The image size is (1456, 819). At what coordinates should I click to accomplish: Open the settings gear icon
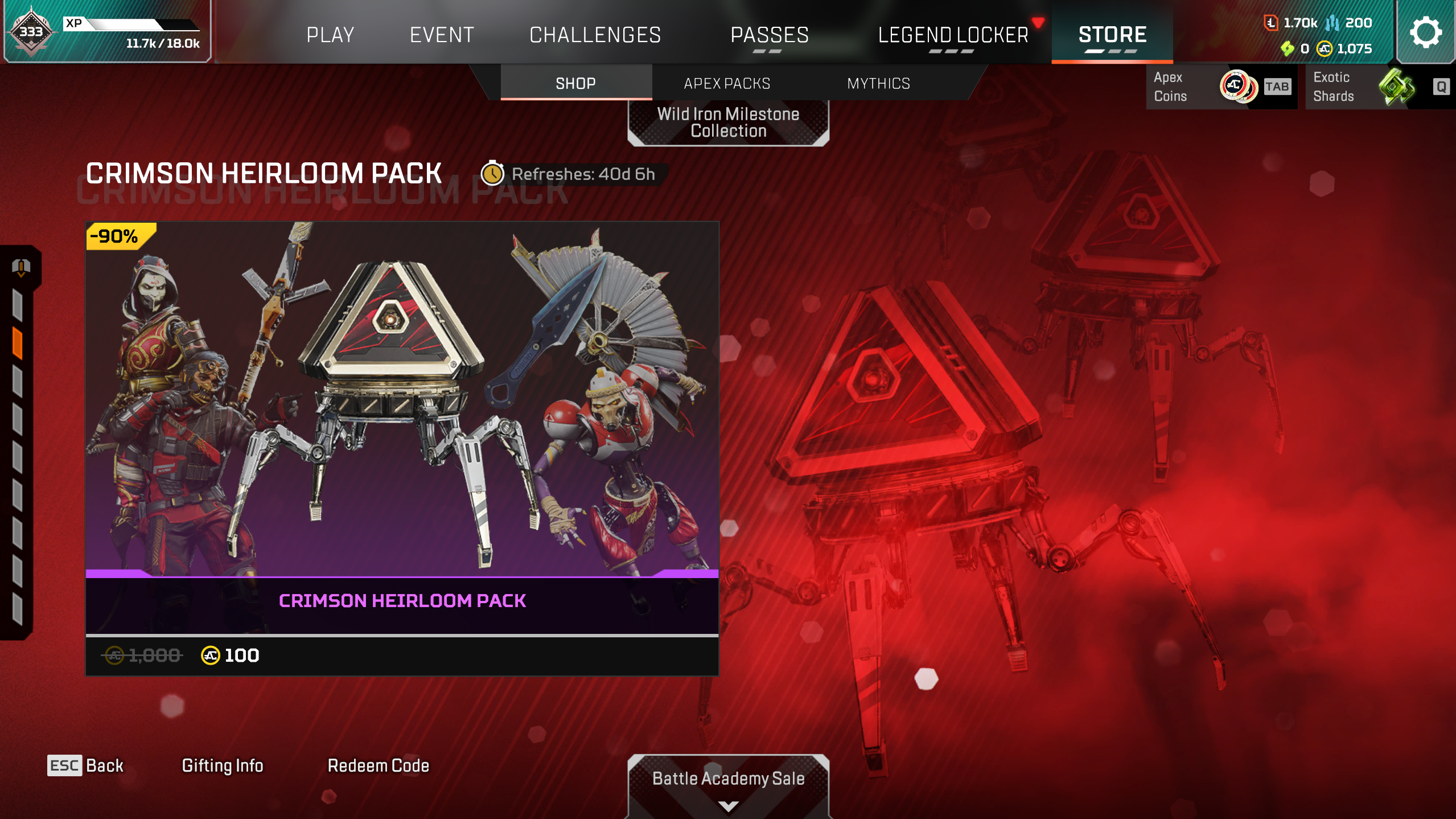coord(1425,32)
